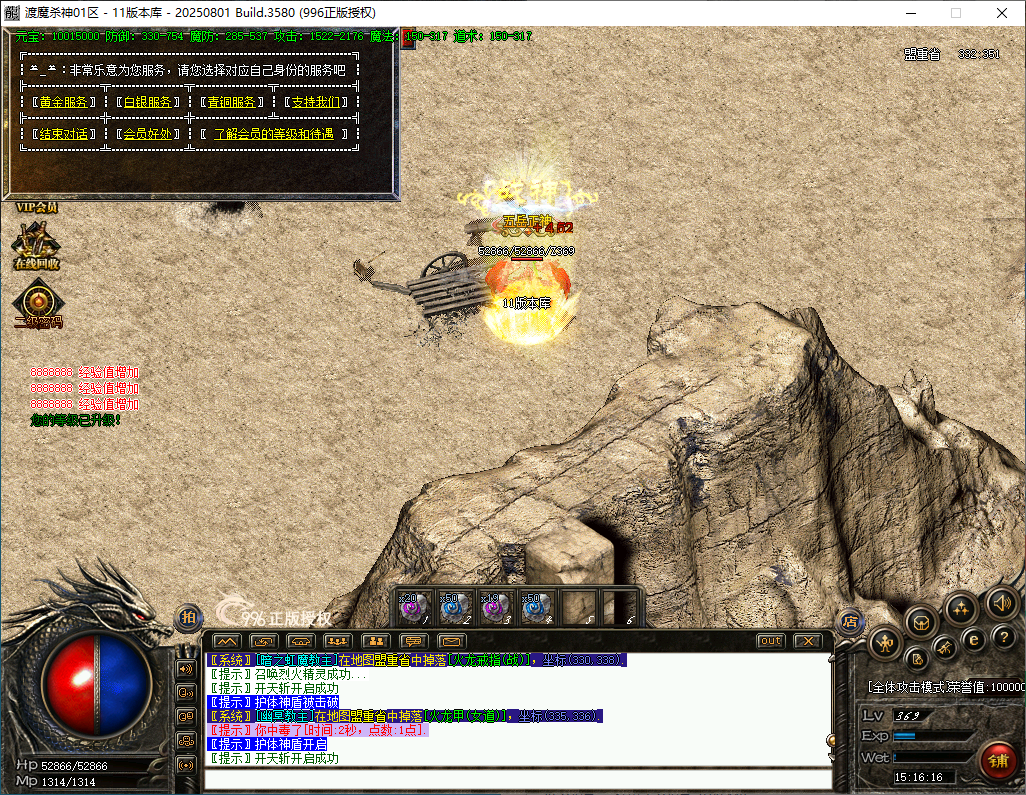The image size is (1026, 795).
Task: Open the character equipment warrior icon
Action: pyautogui.click(x=884, y=642)
